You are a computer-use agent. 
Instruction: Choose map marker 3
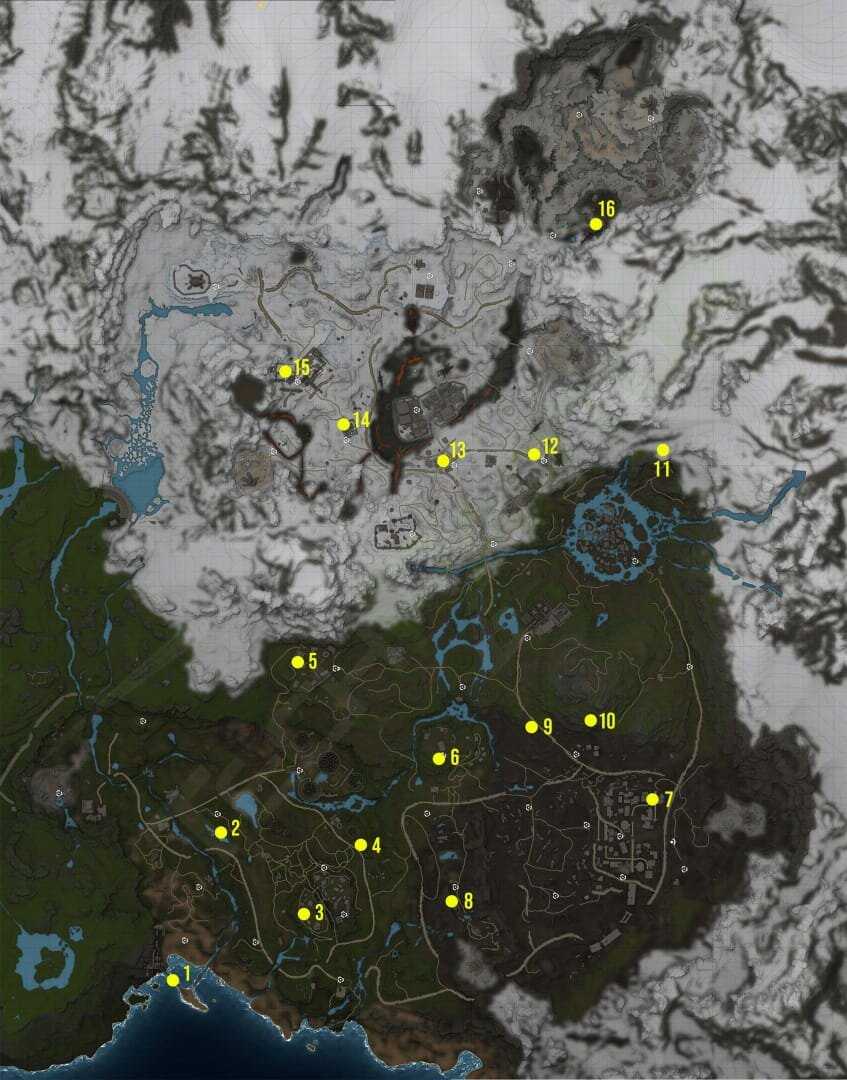click(x=304, y=913)
